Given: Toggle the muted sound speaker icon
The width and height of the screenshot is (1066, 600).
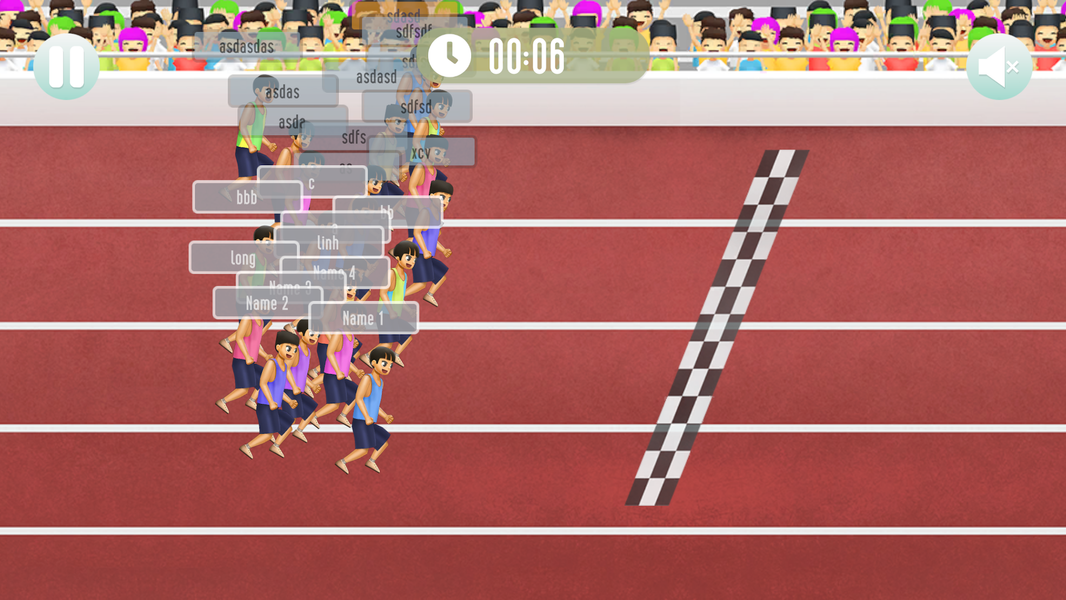Looking at the screenshot, I should tap(998, 67).
